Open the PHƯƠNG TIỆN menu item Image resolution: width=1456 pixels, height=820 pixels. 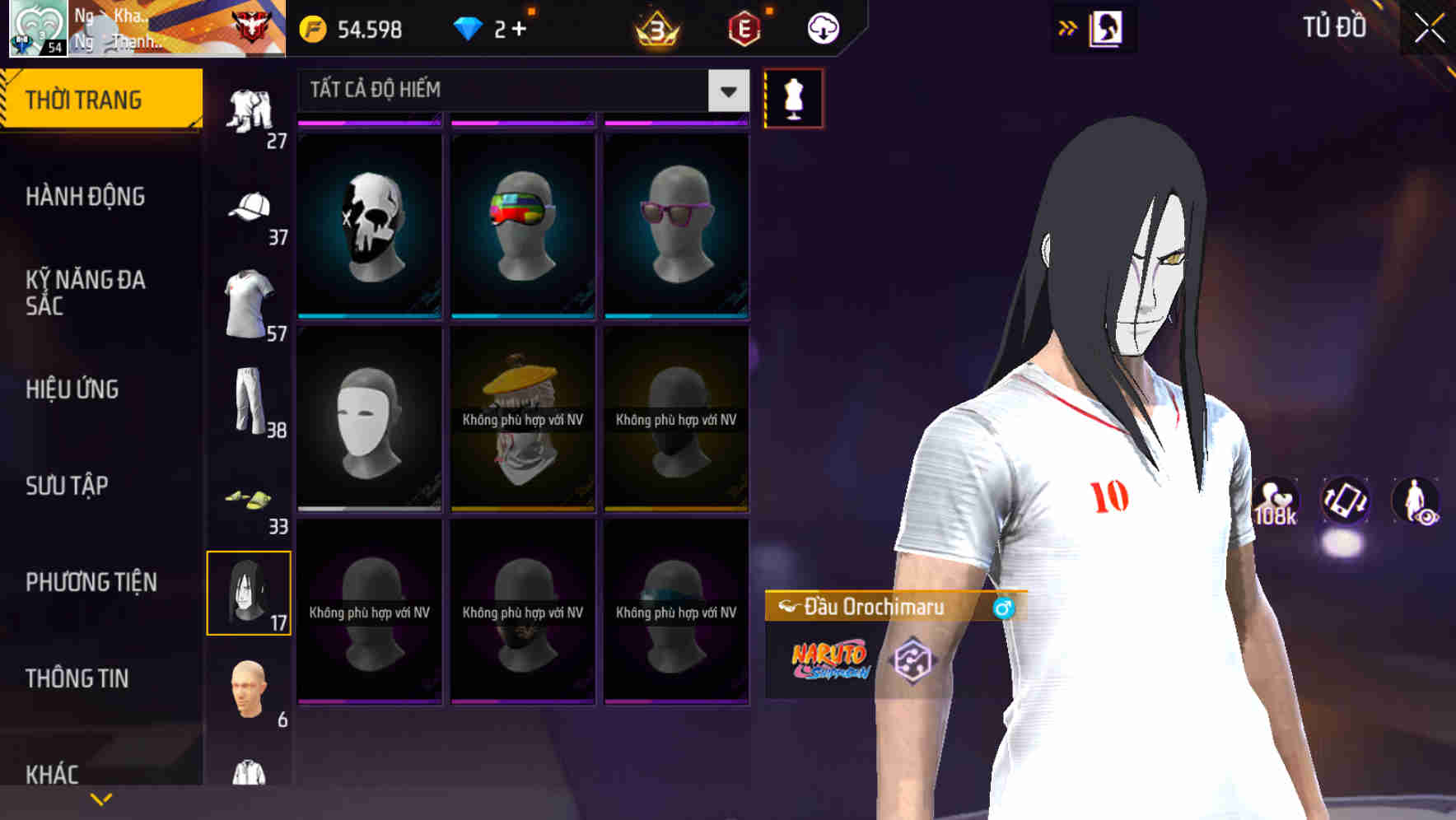91,582
